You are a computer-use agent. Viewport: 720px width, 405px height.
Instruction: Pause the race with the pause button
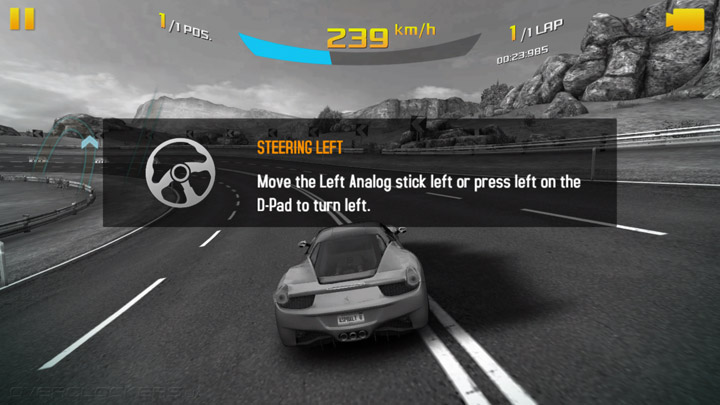pos(22,19)
